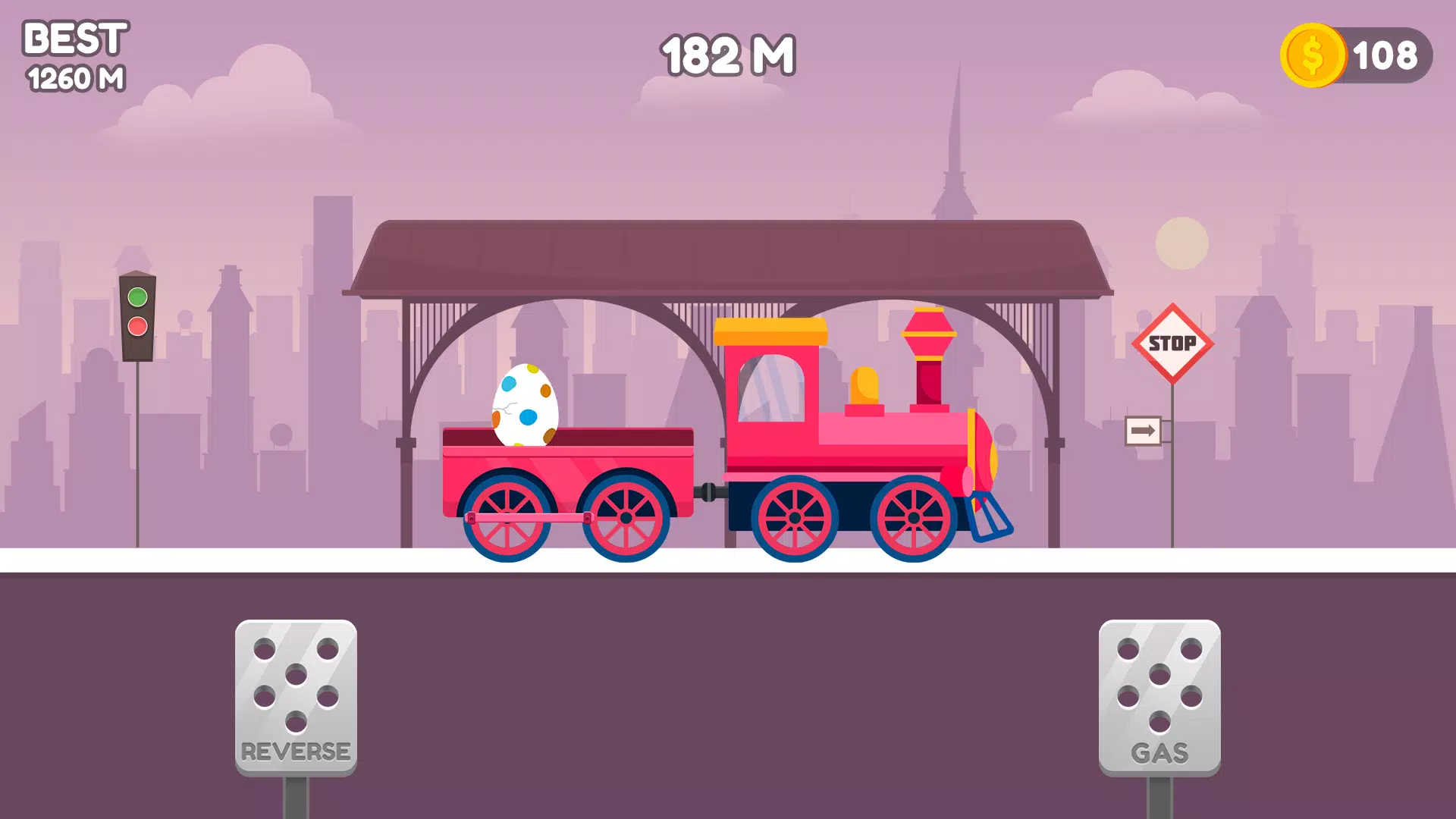1456x819 pixels.
Task: Click the train's front wheel
Action: [914, 519]
